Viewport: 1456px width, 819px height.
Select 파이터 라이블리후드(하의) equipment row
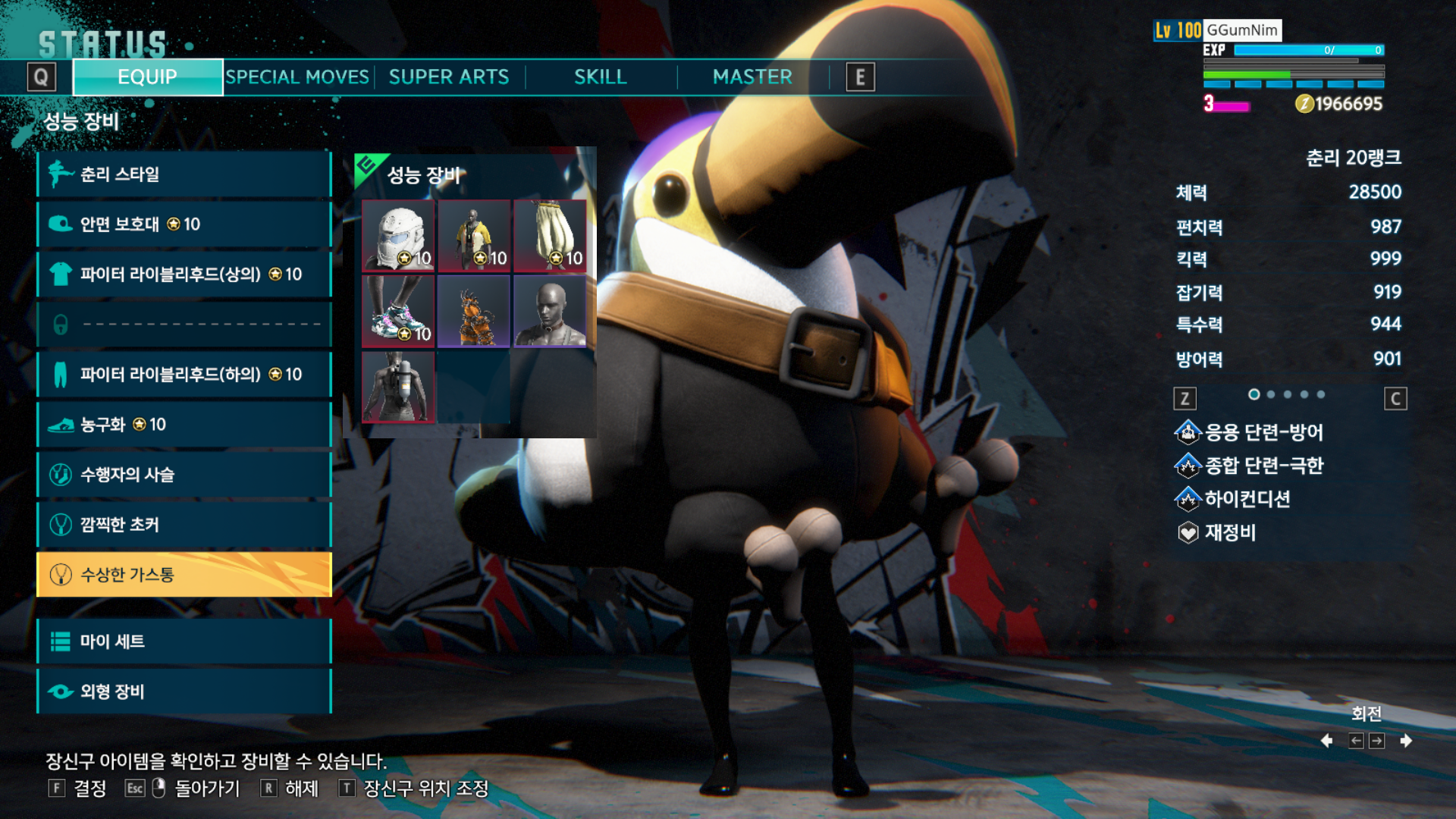coord(184,375)
